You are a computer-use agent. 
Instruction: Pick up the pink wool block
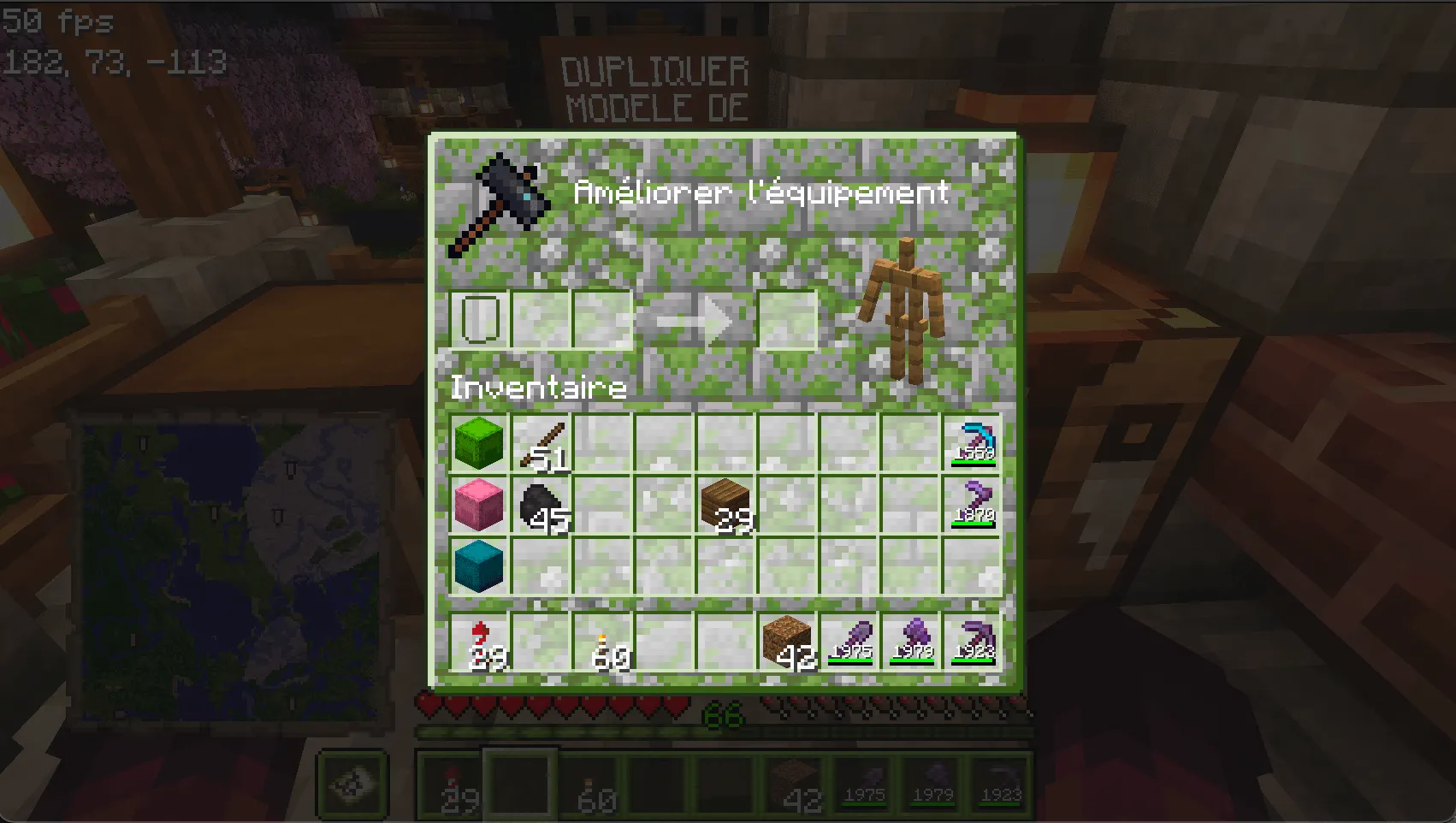(x=478, y=505)
